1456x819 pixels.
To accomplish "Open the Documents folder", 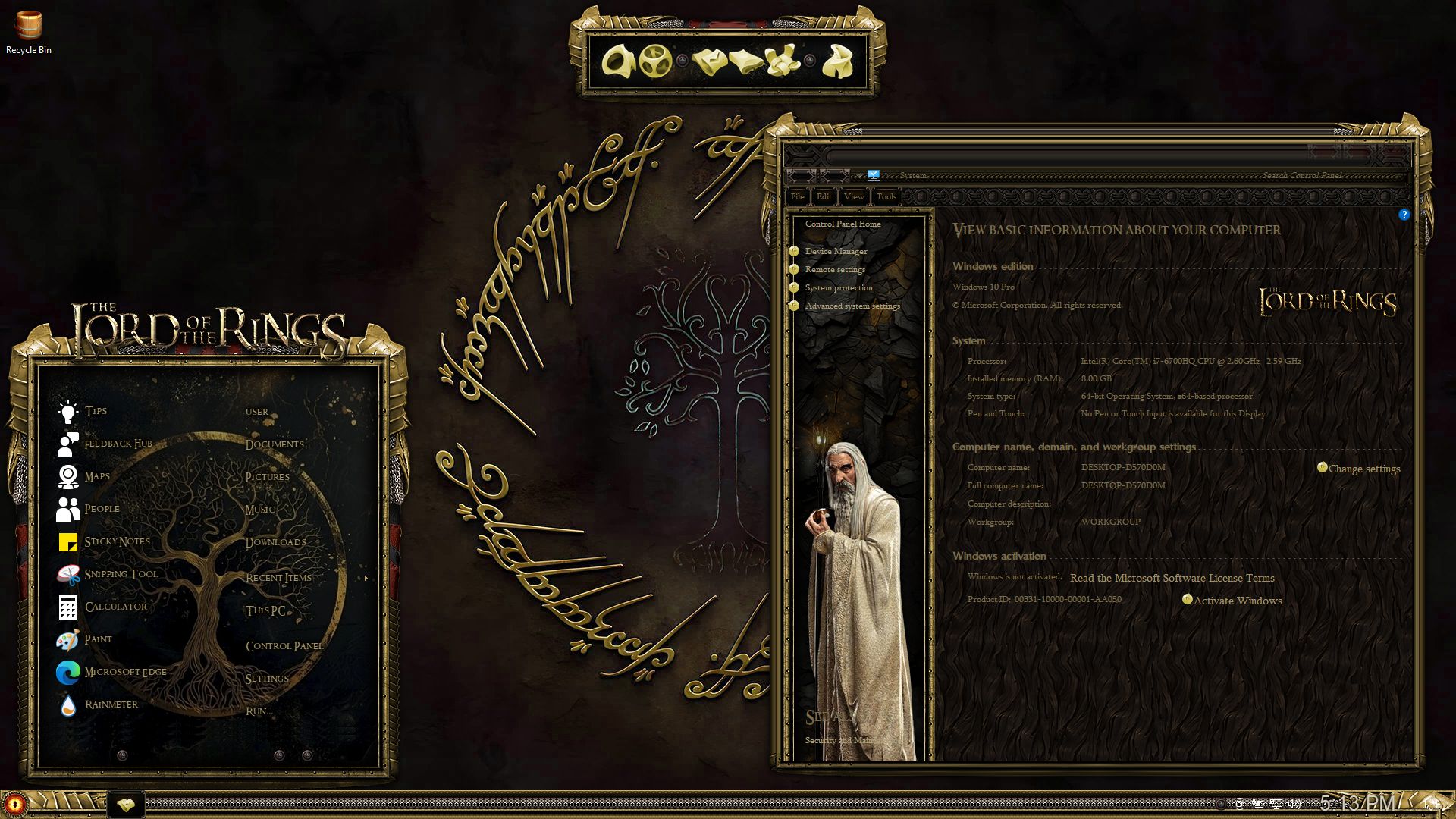I will tap(275, 444).
